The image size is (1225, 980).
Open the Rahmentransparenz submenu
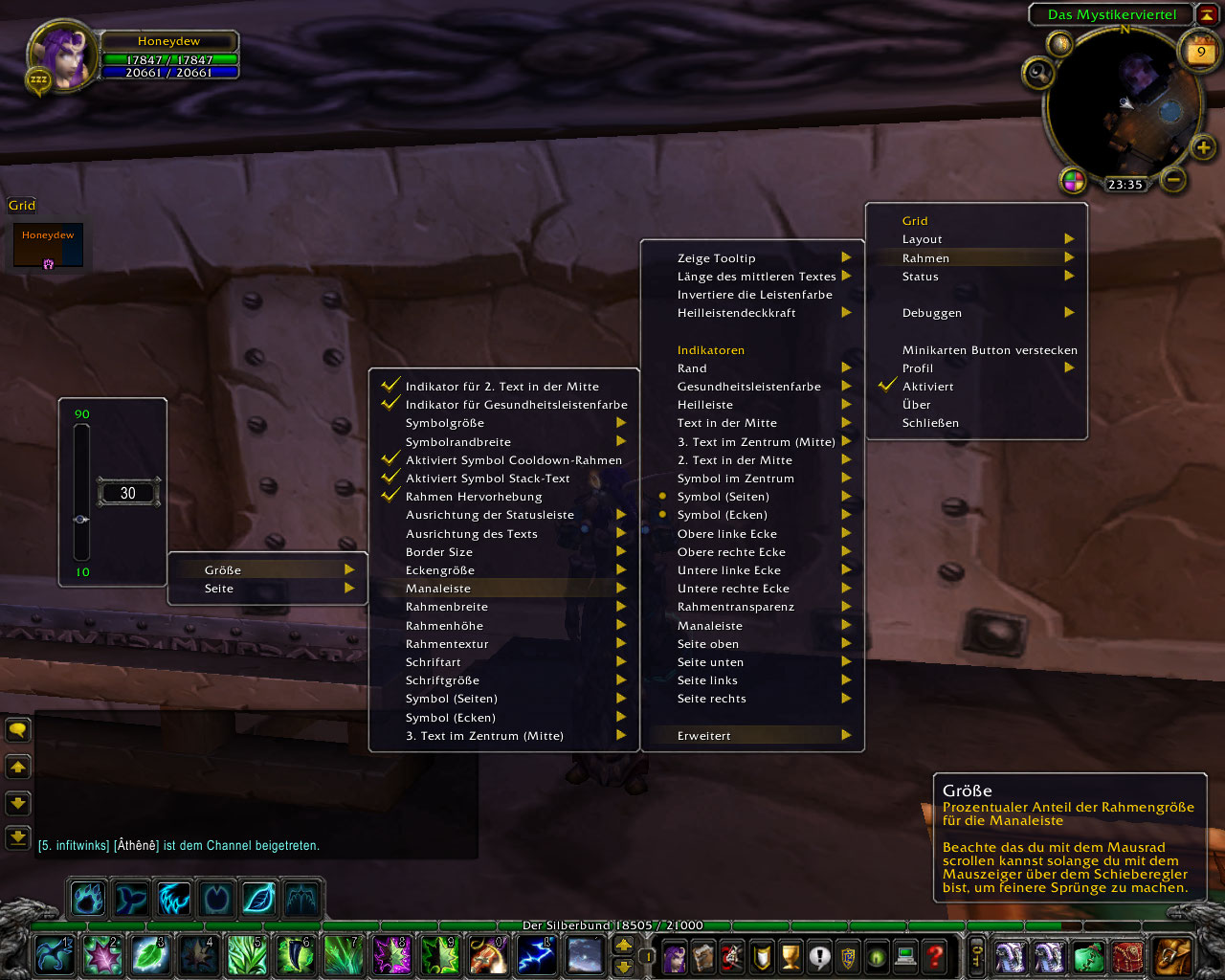click(736, 607)
